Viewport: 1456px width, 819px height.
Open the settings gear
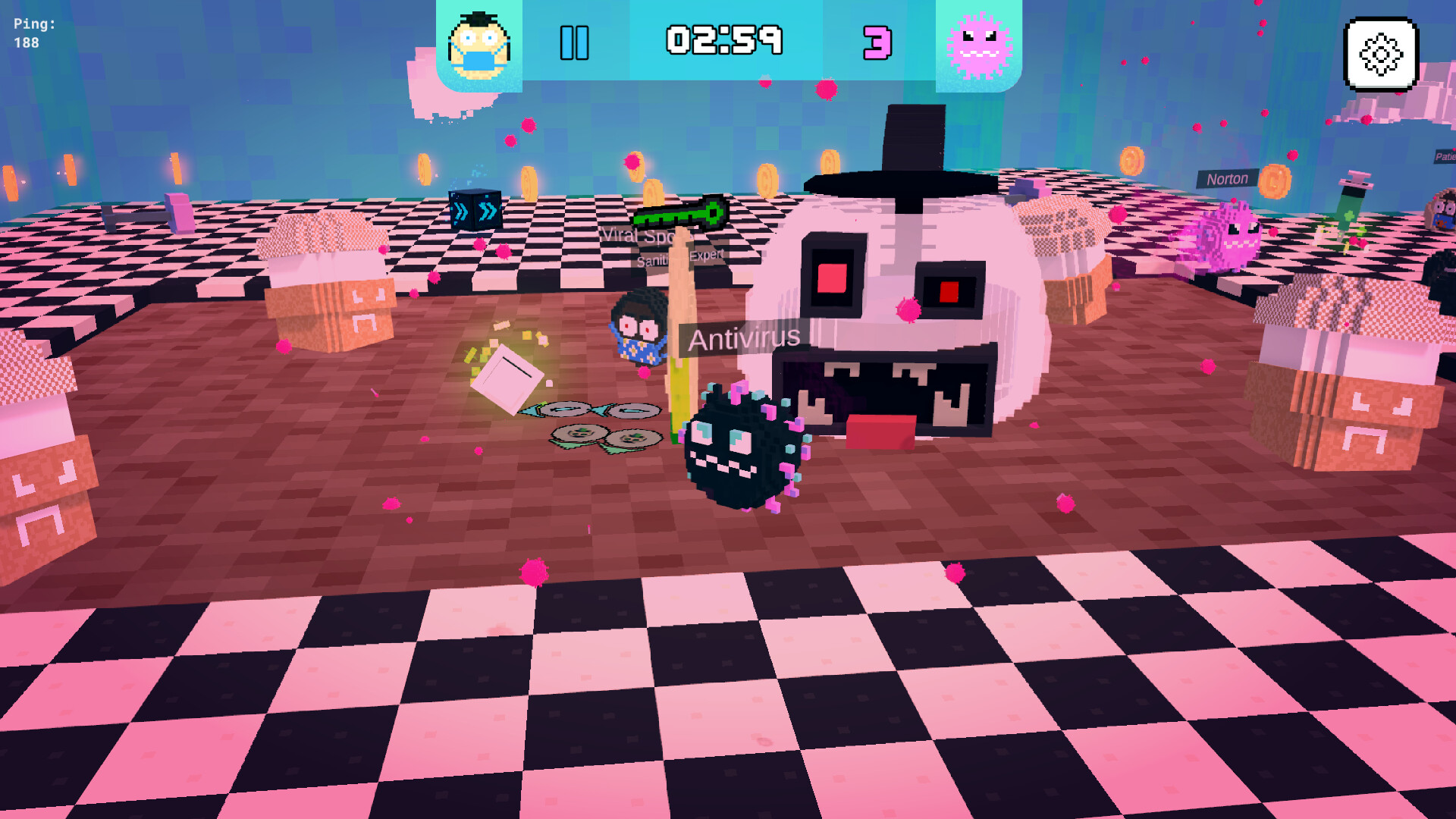click(x=1381, y=55)
